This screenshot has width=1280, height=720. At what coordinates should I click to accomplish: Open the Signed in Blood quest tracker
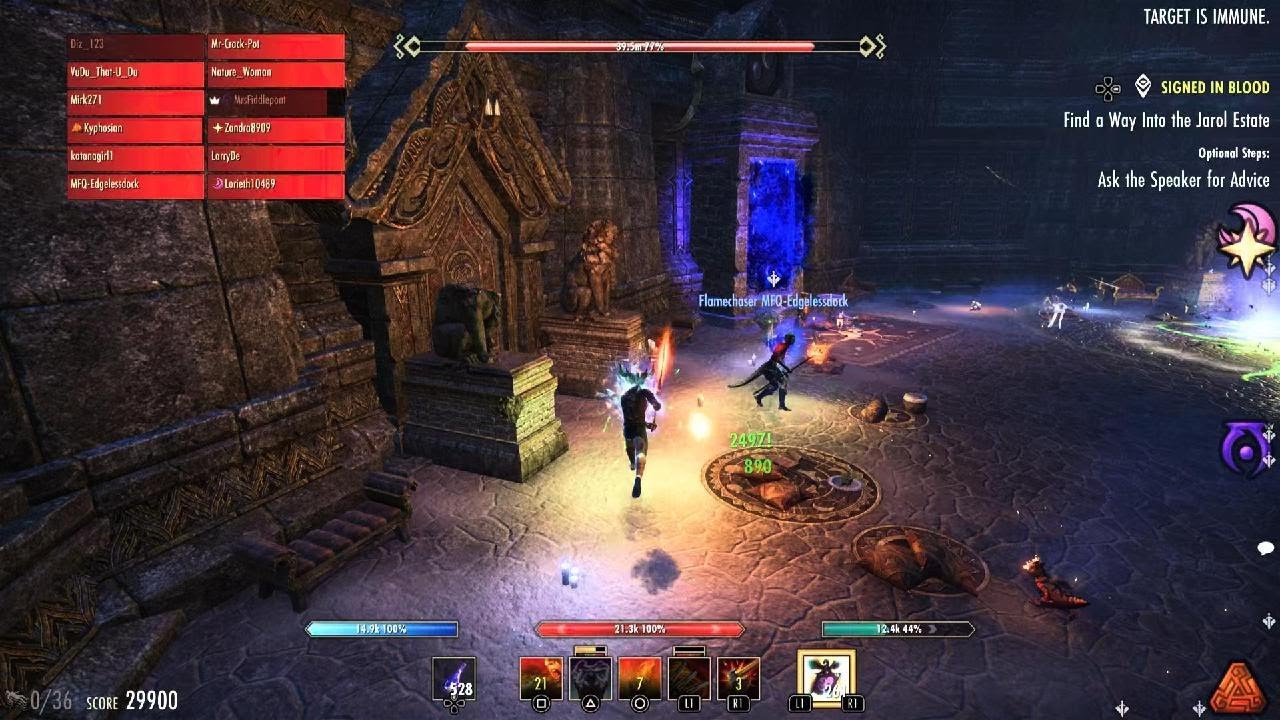pos(1214,88)
